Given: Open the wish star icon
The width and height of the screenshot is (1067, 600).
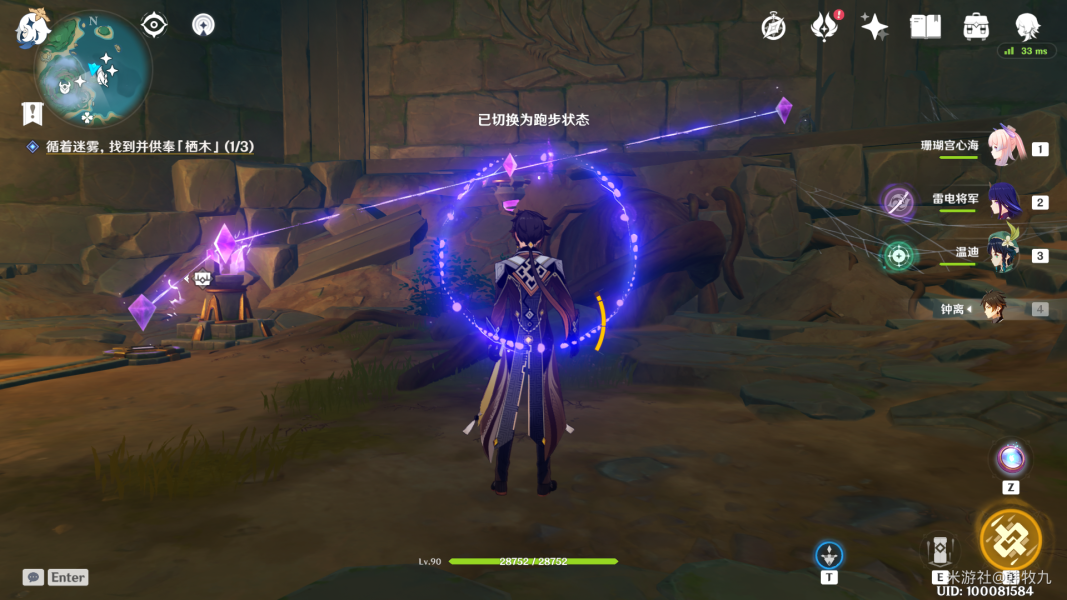Looking at the screenshot, I should [x=874, y=27].
